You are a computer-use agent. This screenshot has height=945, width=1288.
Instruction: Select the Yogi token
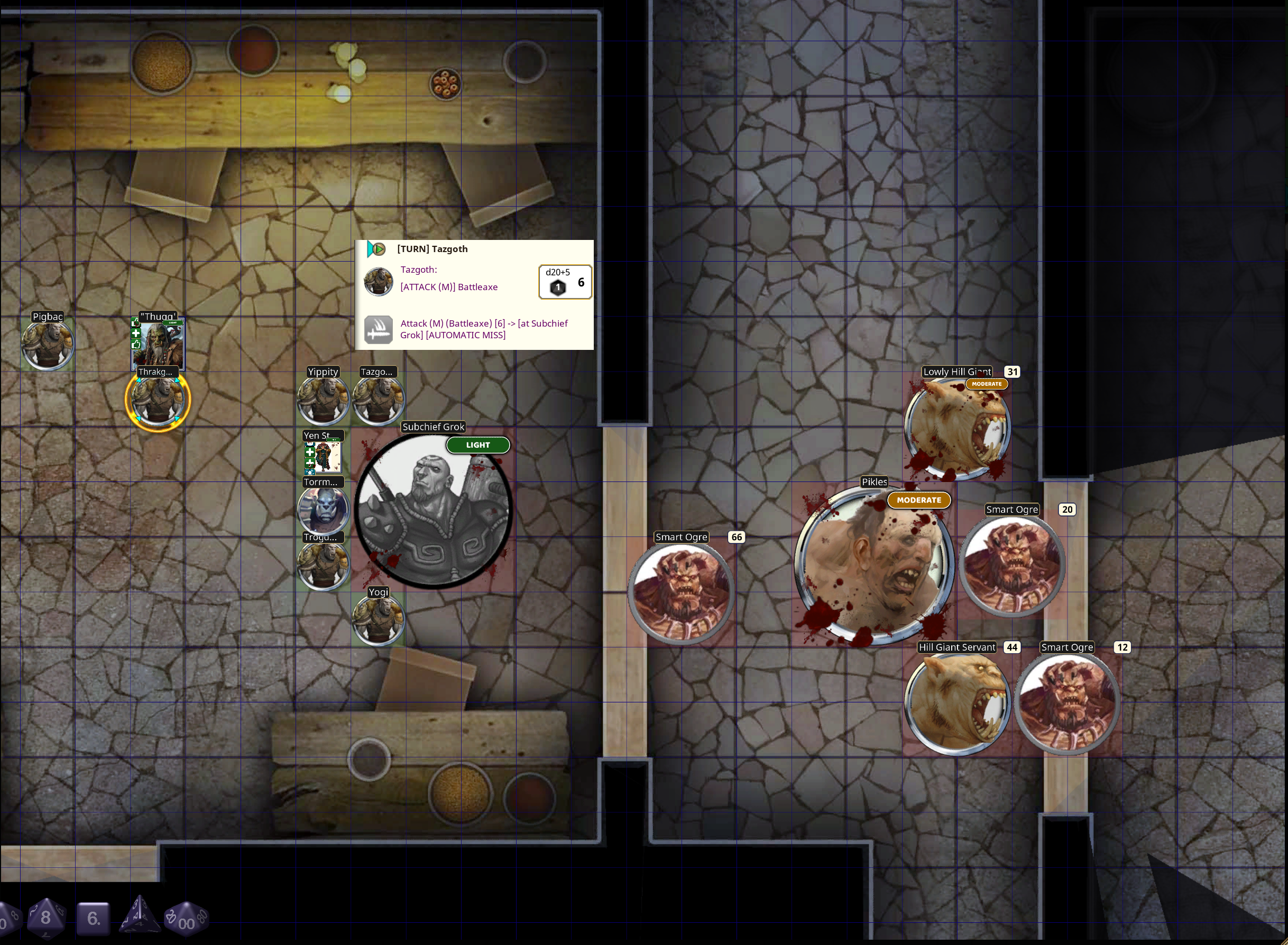(378, 620)
